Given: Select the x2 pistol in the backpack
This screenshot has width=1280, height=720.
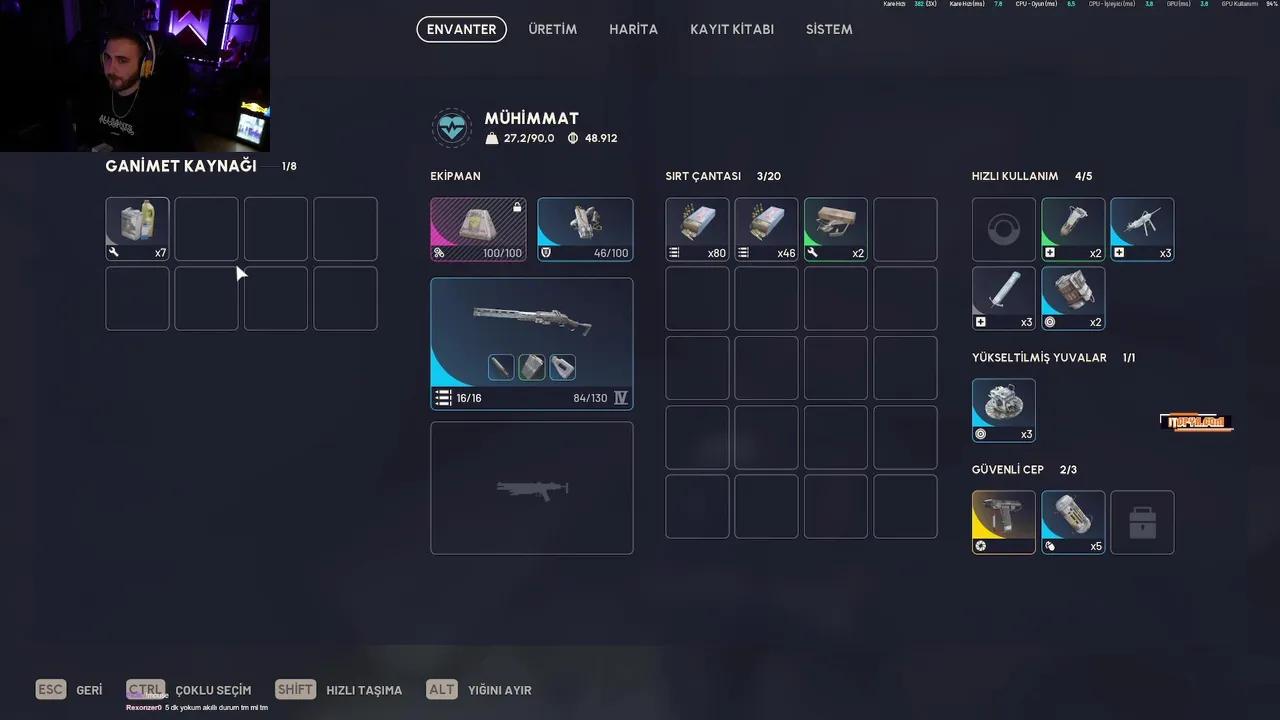Looking at the screenshot, I should [835, 228].
